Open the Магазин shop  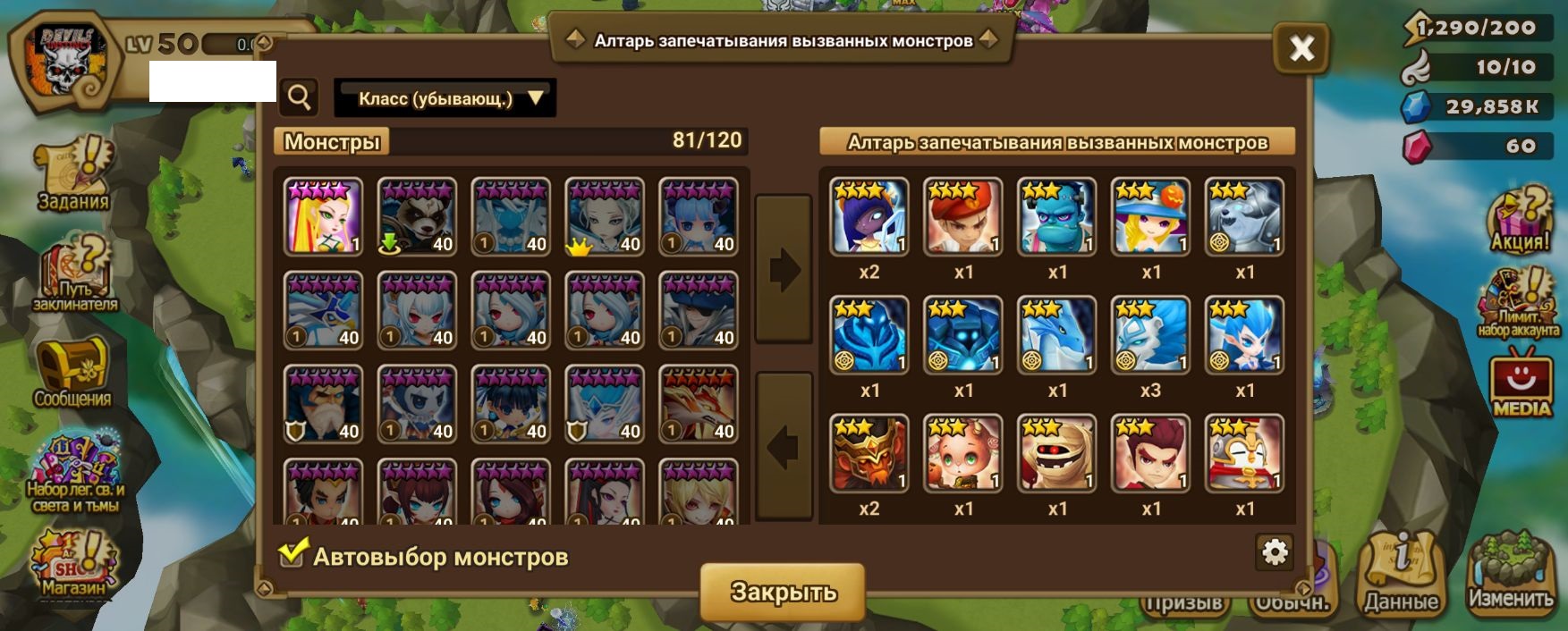73,565
